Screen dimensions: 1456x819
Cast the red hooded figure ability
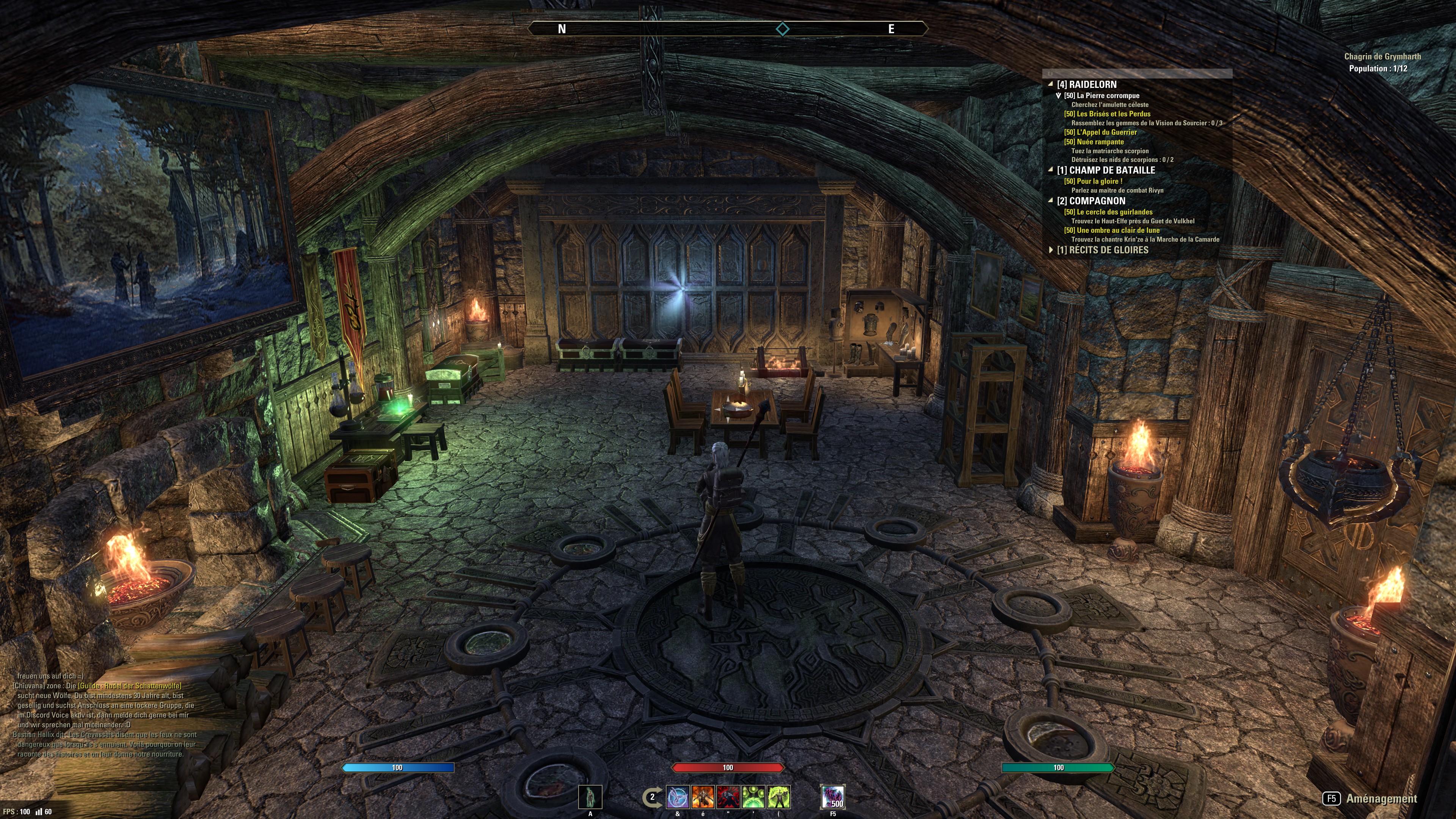728,797
